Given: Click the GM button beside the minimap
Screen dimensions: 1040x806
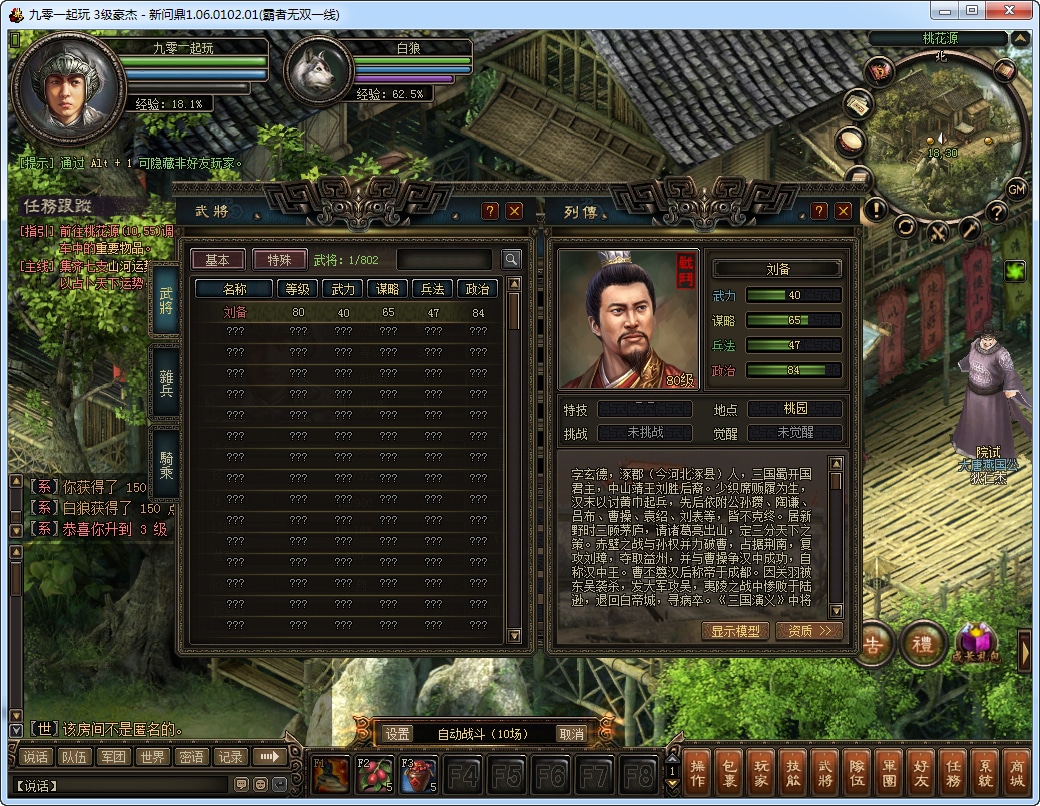Looking at the screenshot, I should click(x=1016, y=189).
